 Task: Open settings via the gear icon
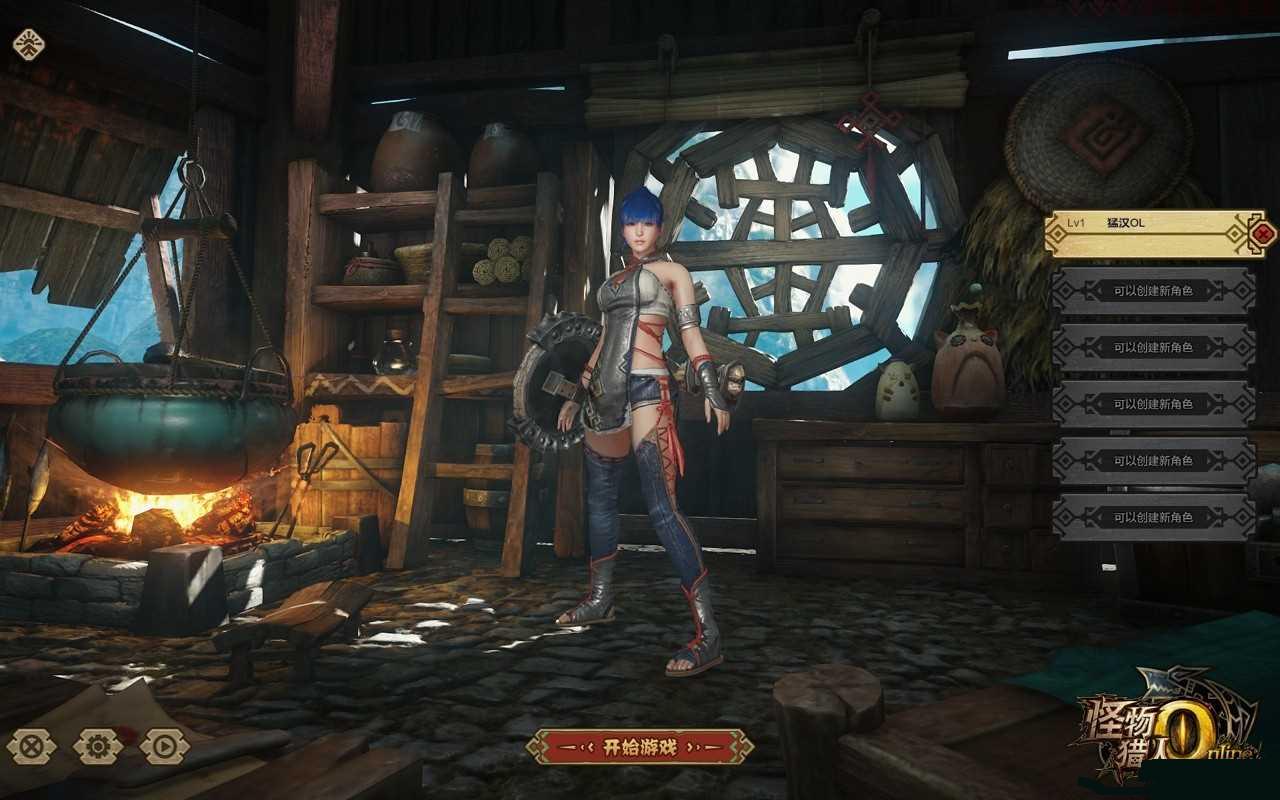click(x=98, y=746)
